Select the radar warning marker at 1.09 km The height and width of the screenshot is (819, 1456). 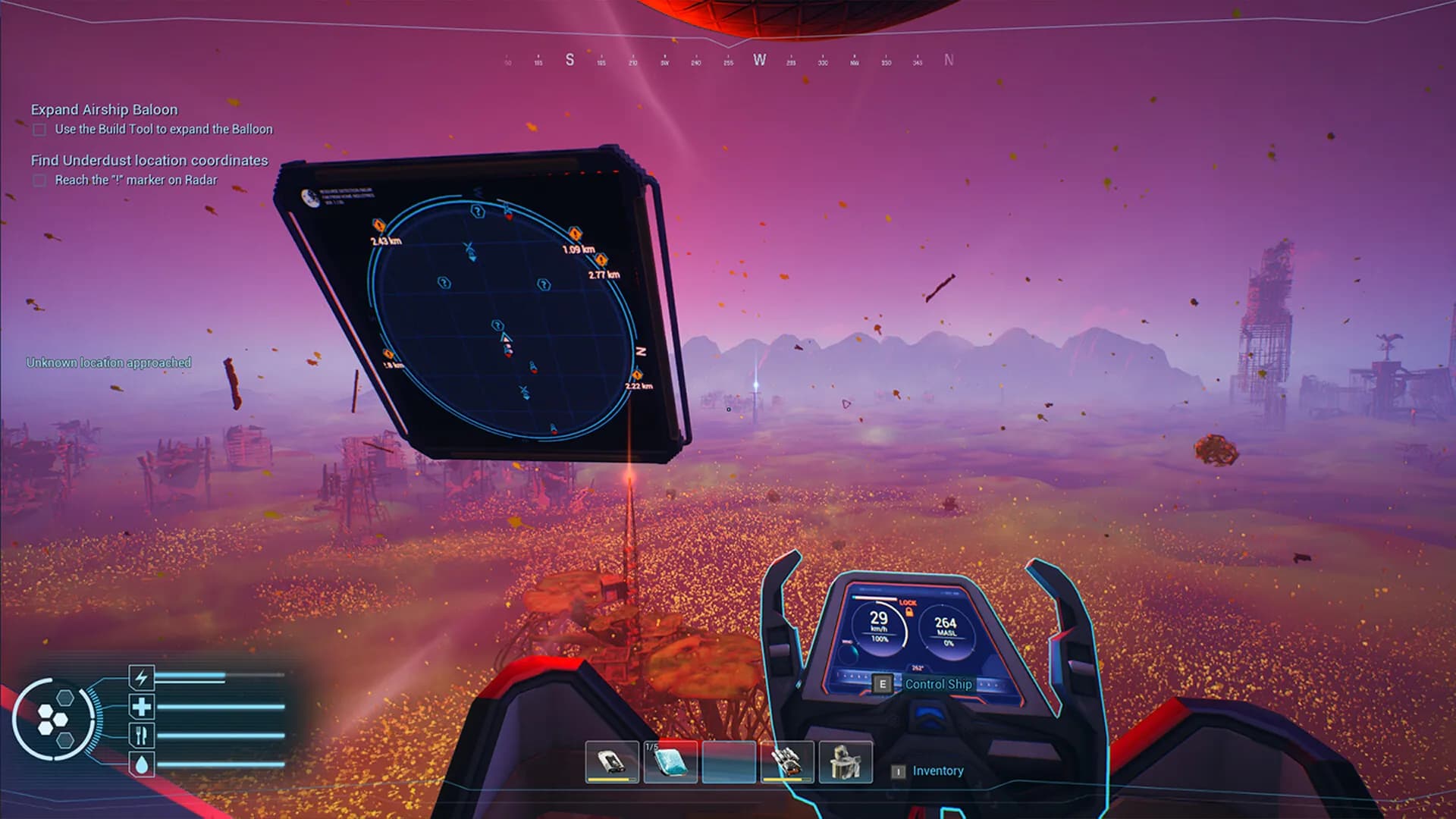(576, 233)
